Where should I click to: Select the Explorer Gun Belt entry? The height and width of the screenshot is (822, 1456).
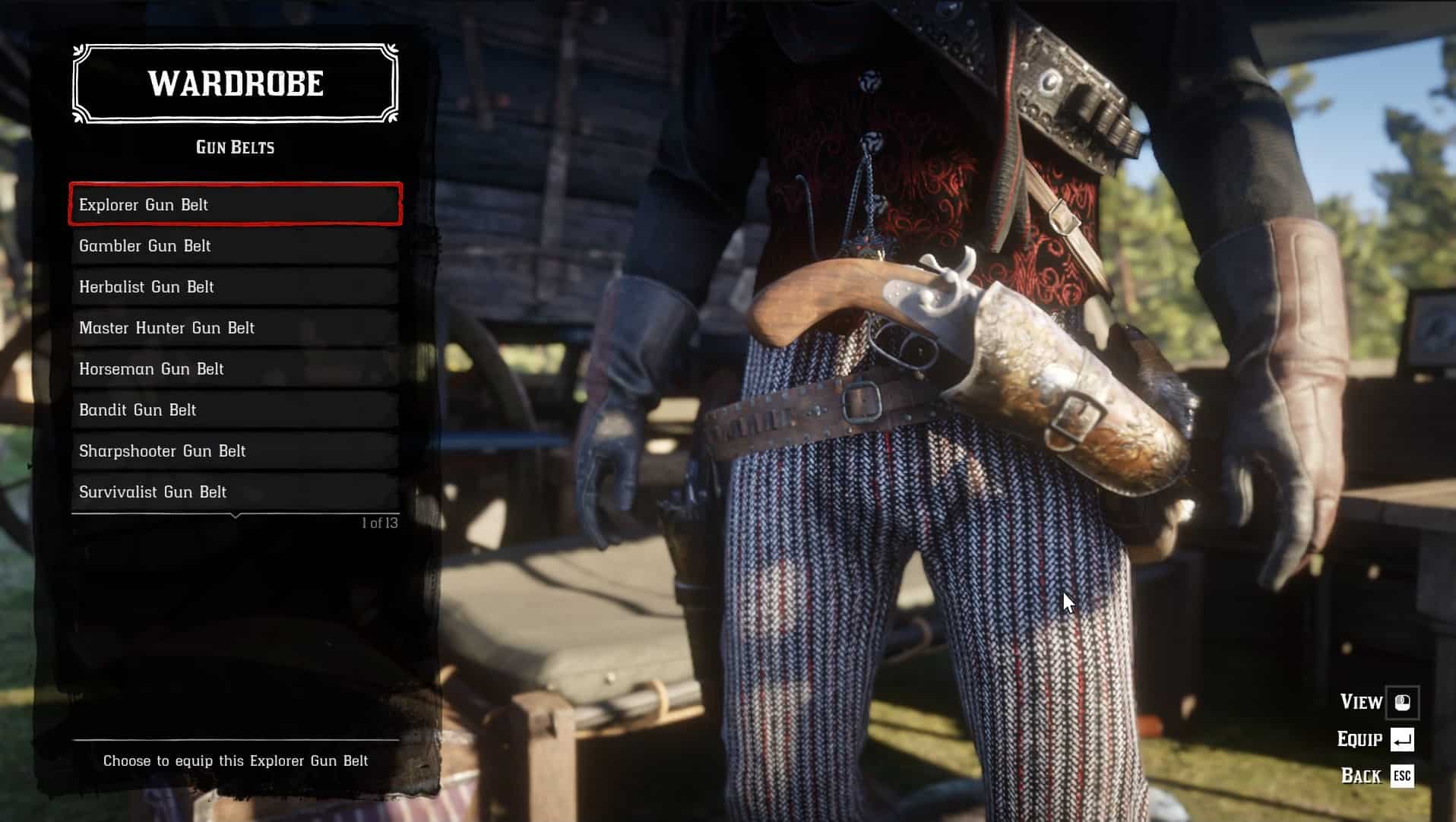click(235, 204)
